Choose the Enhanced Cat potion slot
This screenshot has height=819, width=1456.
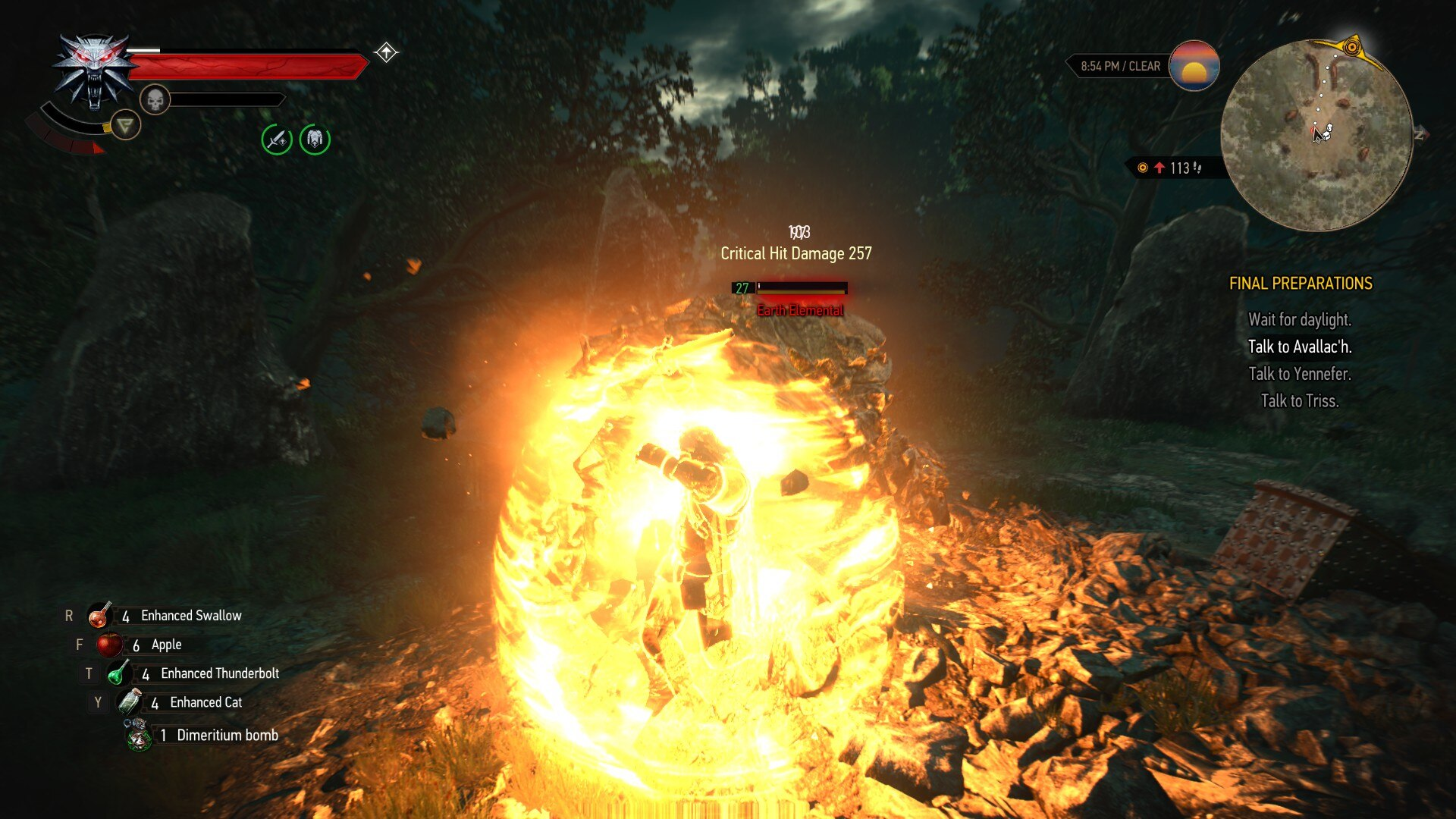click(x=129, y=702)
